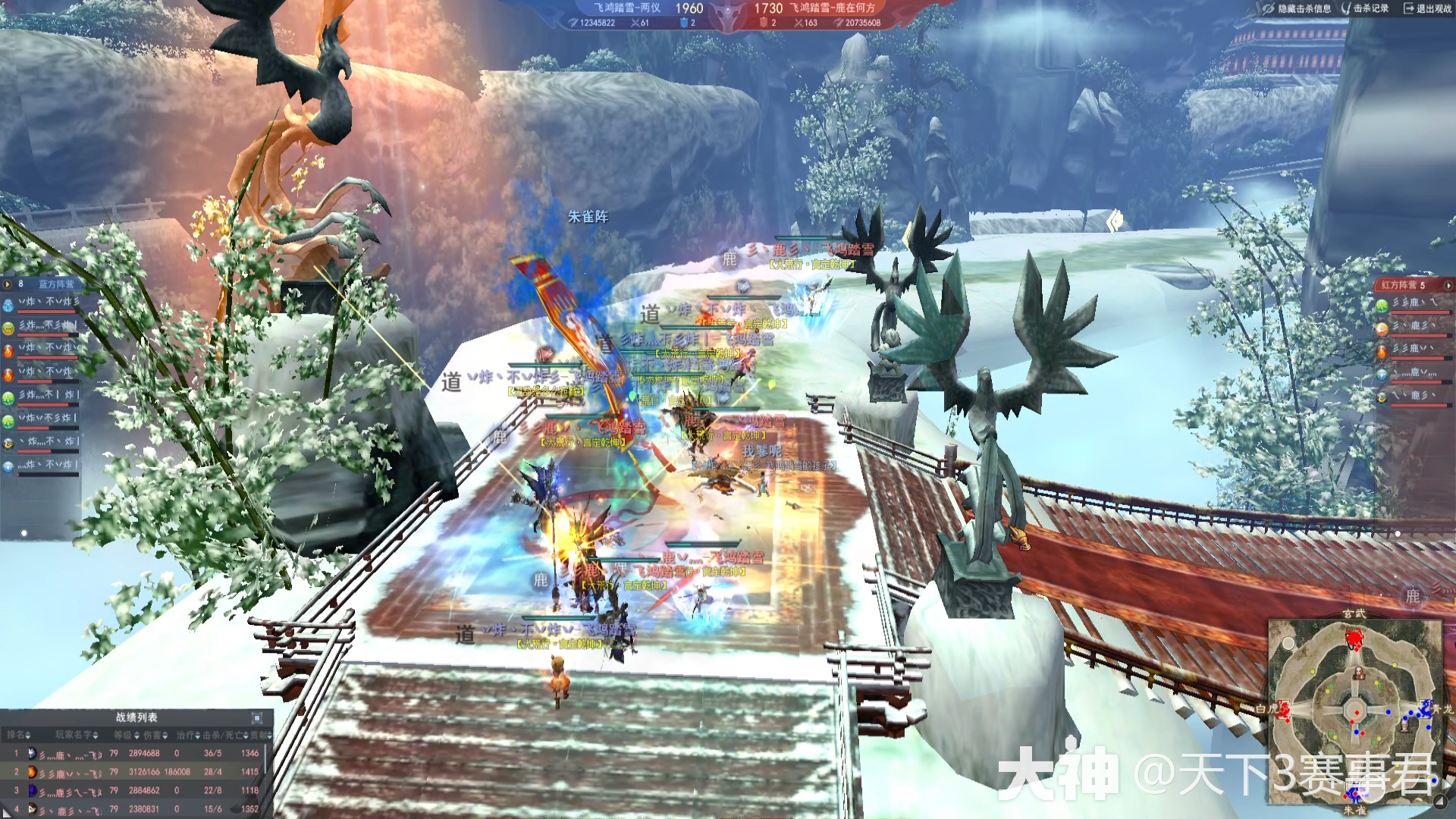Sort the scoreboard by 排名 rank
The width and height of the screenshot is (1456, 819).
point(18,735)
